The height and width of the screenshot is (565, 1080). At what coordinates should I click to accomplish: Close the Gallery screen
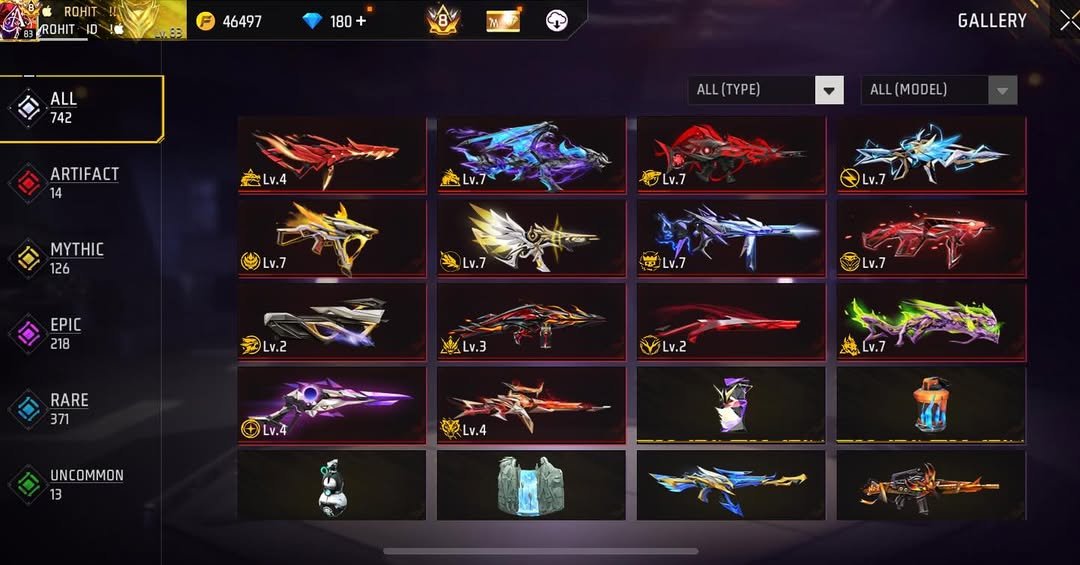[x=1067, y=20]
